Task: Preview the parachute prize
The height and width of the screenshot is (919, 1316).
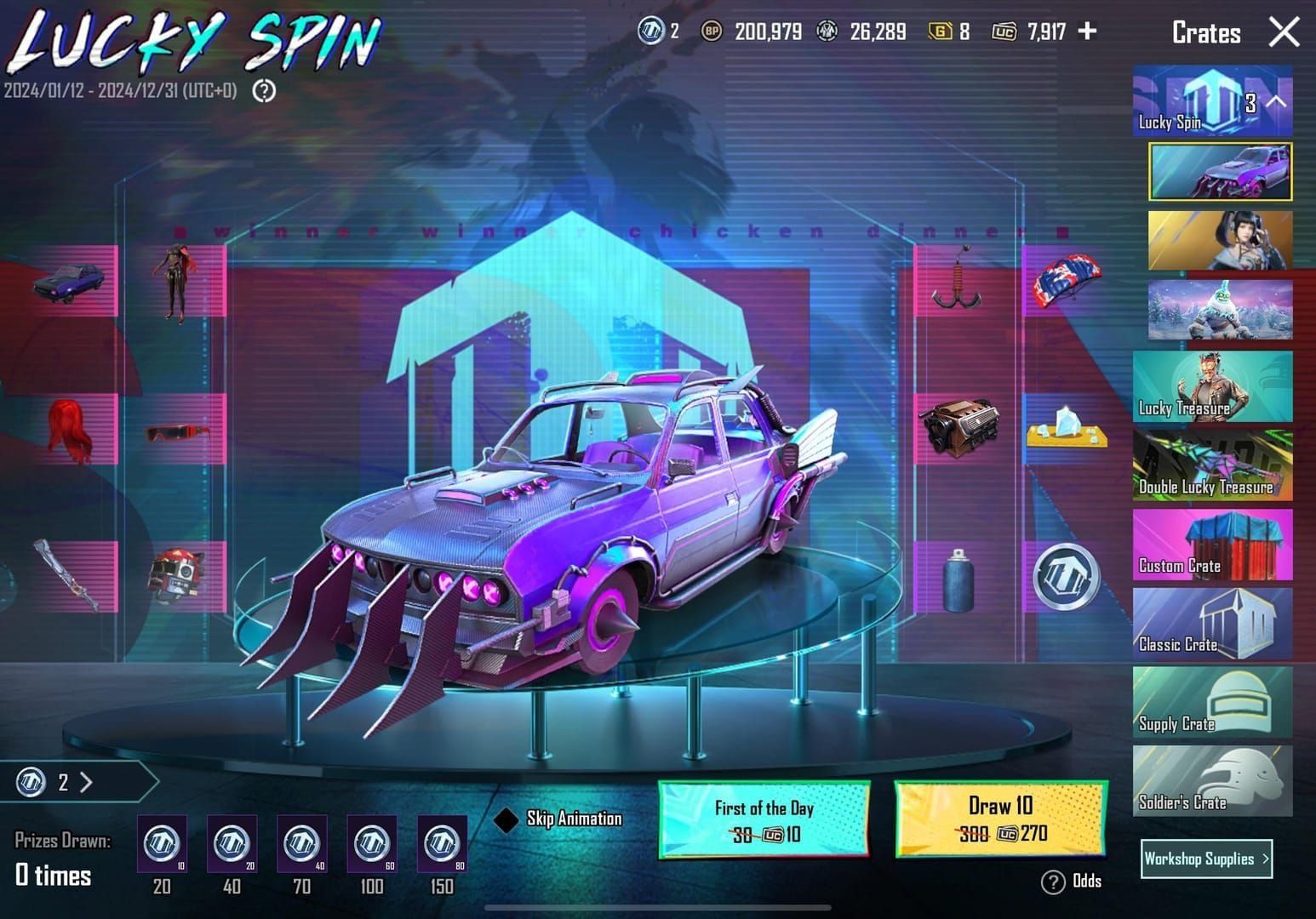Action: pyautogui.click(x=1066, y=282)
